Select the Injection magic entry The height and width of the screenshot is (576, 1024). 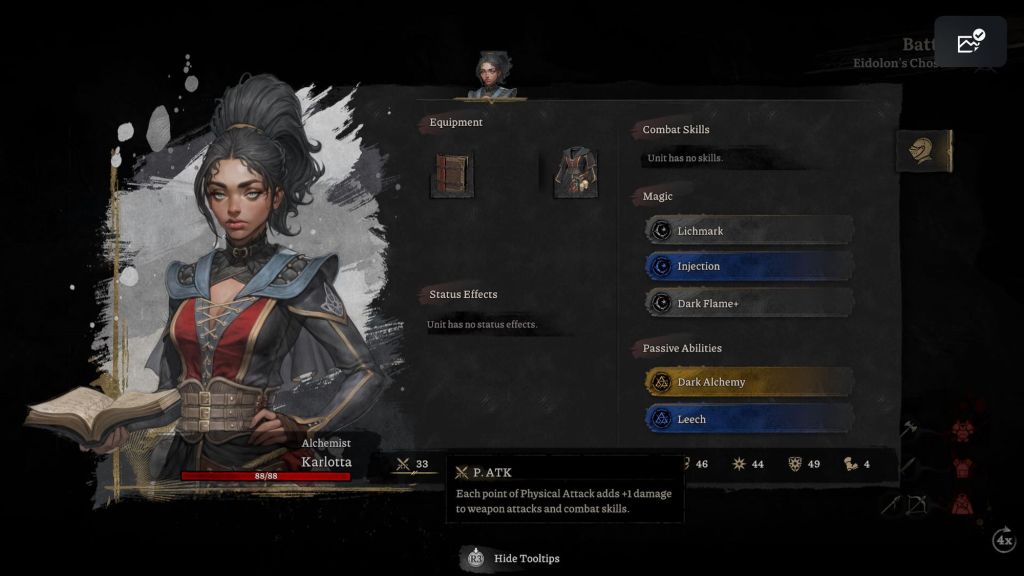click(x=749, y=266)
